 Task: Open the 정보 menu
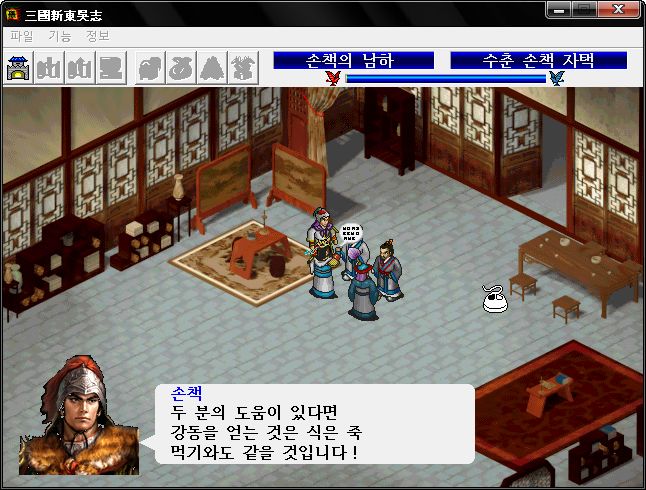pyautogui.click(x=97, y=36)
